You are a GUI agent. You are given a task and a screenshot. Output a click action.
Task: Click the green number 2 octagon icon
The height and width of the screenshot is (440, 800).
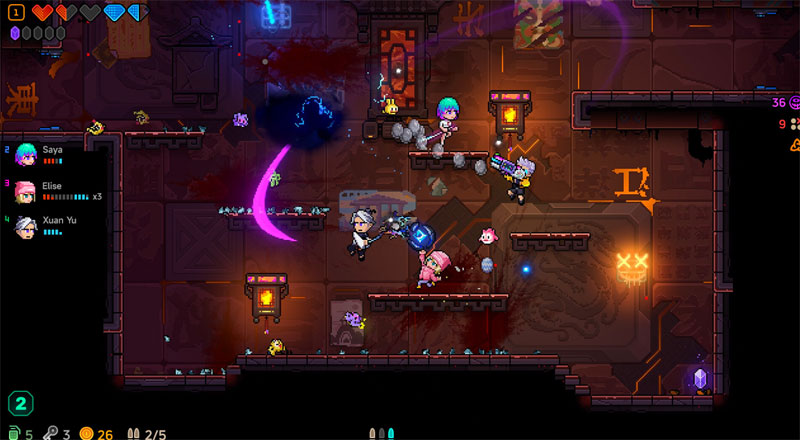click(20, 404)
